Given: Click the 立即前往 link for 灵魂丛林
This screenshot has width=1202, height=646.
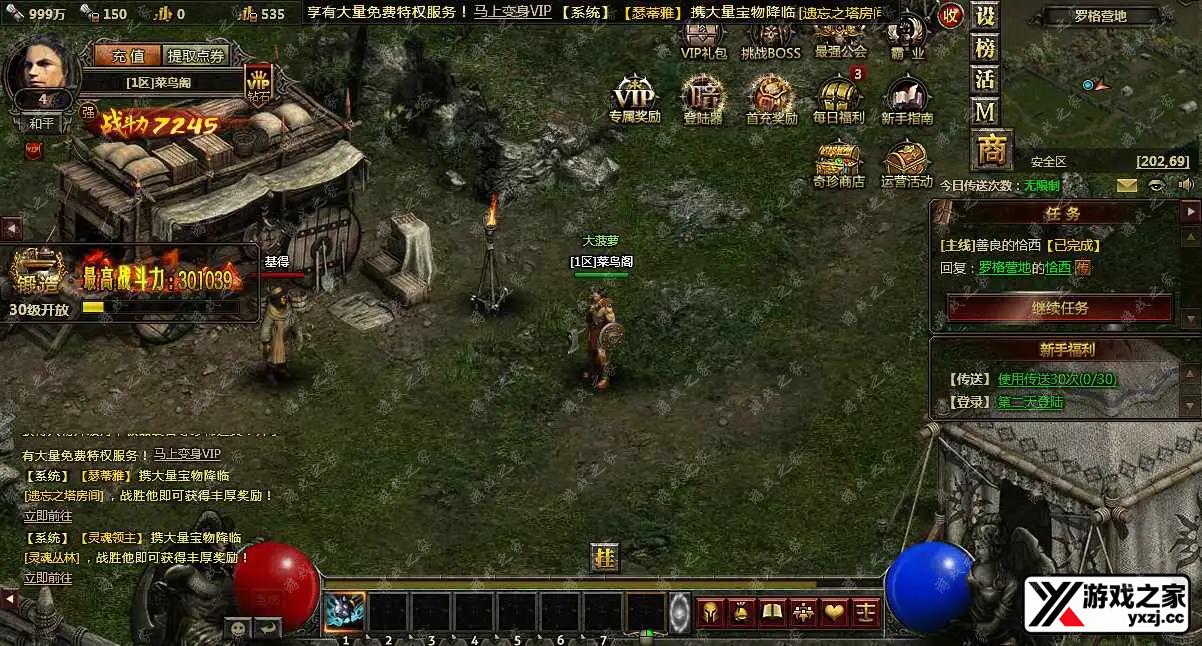Looking at the screenshot, I should (x=48, y=578).
